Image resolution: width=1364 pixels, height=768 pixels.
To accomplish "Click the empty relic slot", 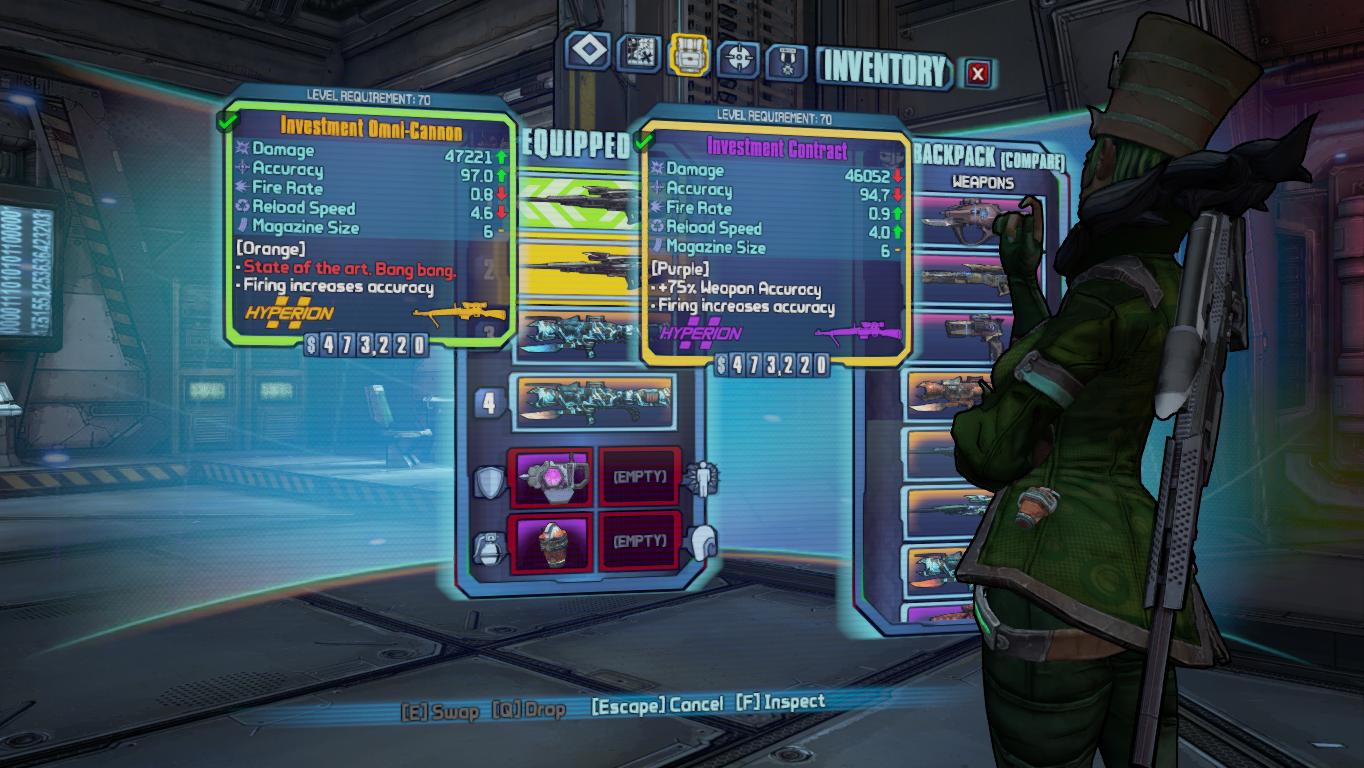I will (639, 542).
